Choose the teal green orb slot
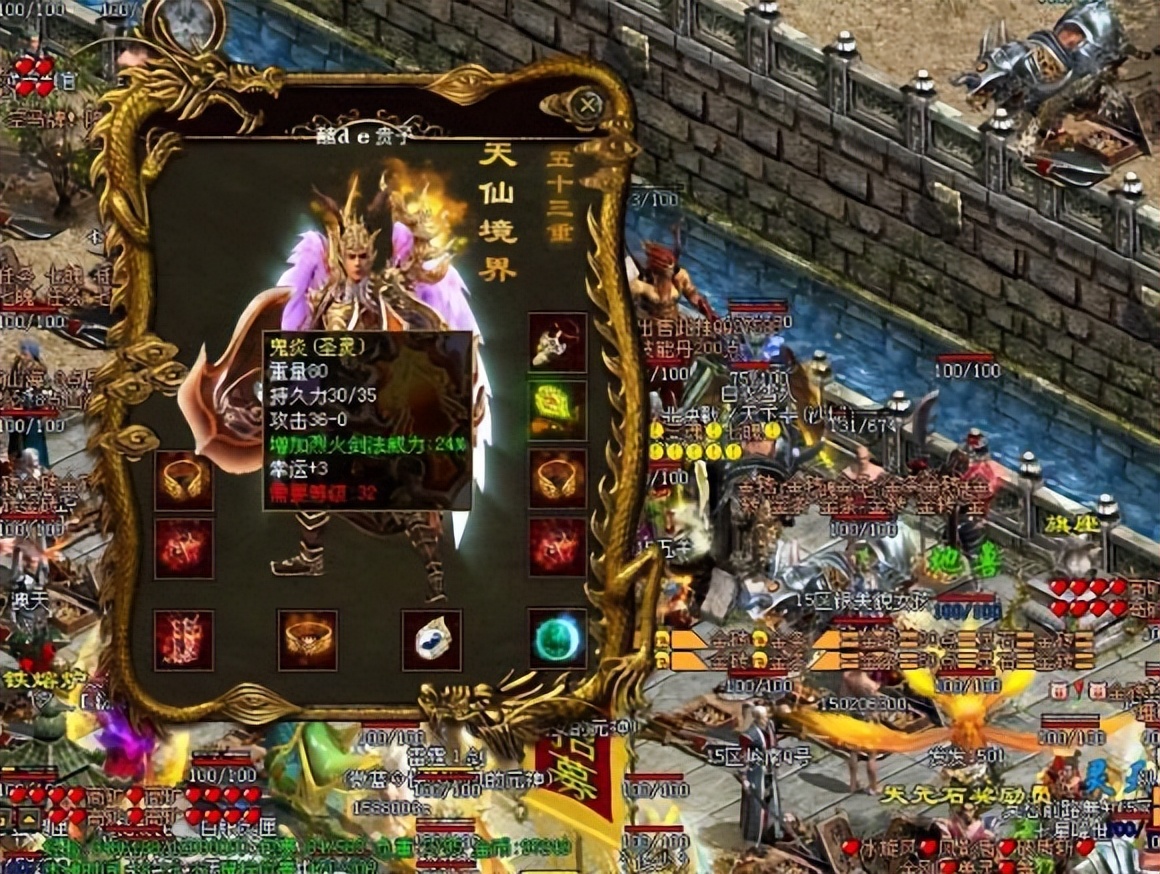The image size is (1160, 874). 557,639
